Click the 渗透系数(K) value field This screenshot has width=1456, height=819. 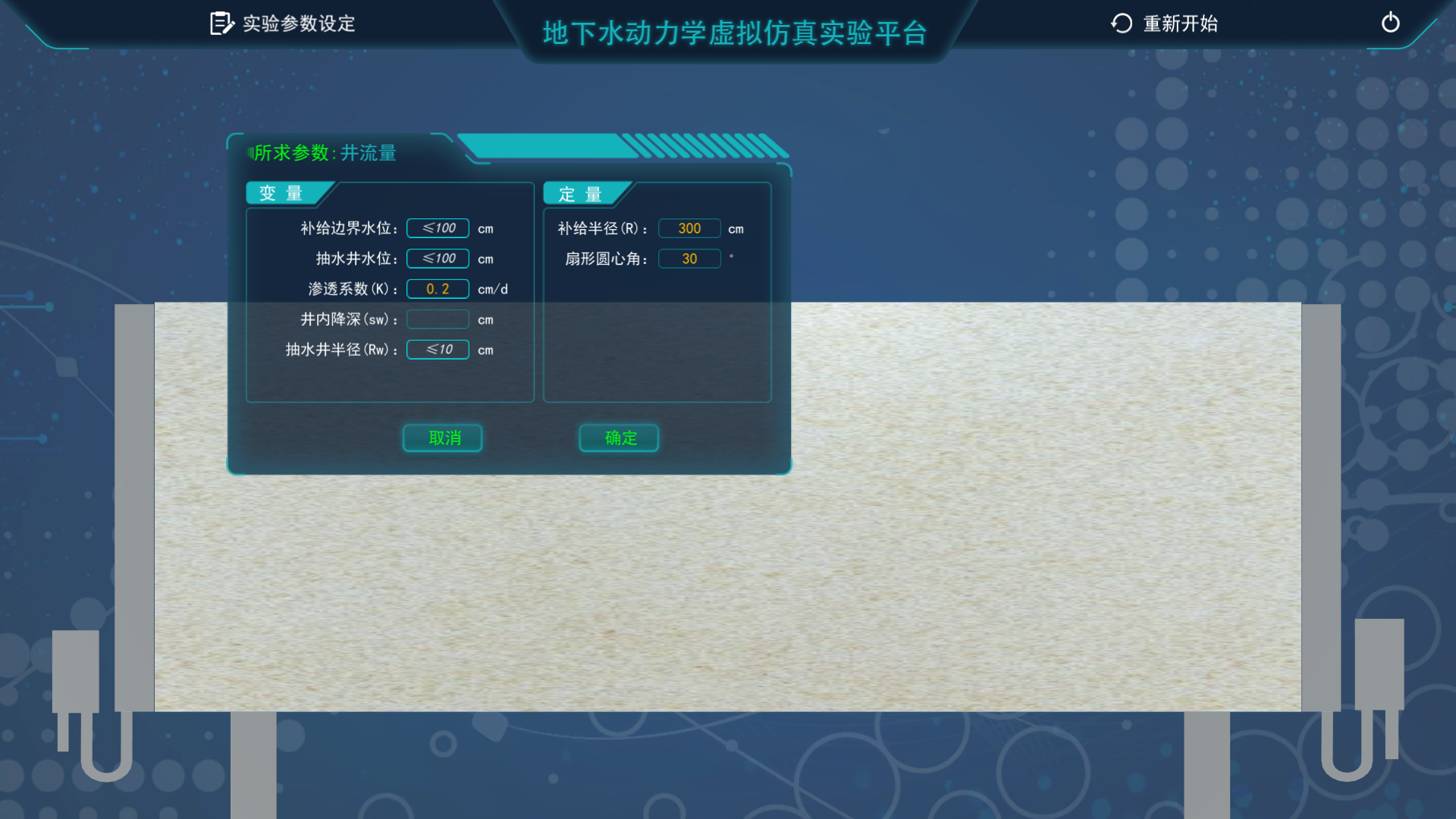pyautogui.click(x=438, y=288)
